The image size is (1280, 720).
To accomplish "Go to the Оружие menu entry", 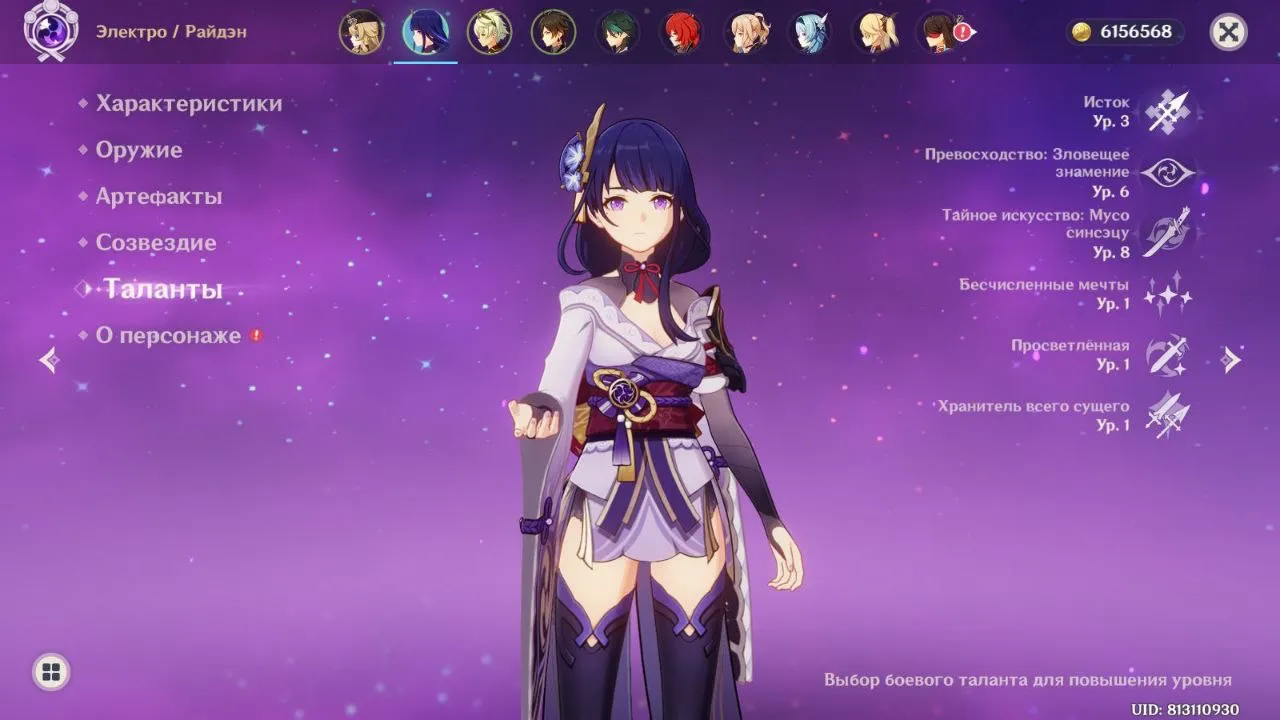I will pos(138,150).
